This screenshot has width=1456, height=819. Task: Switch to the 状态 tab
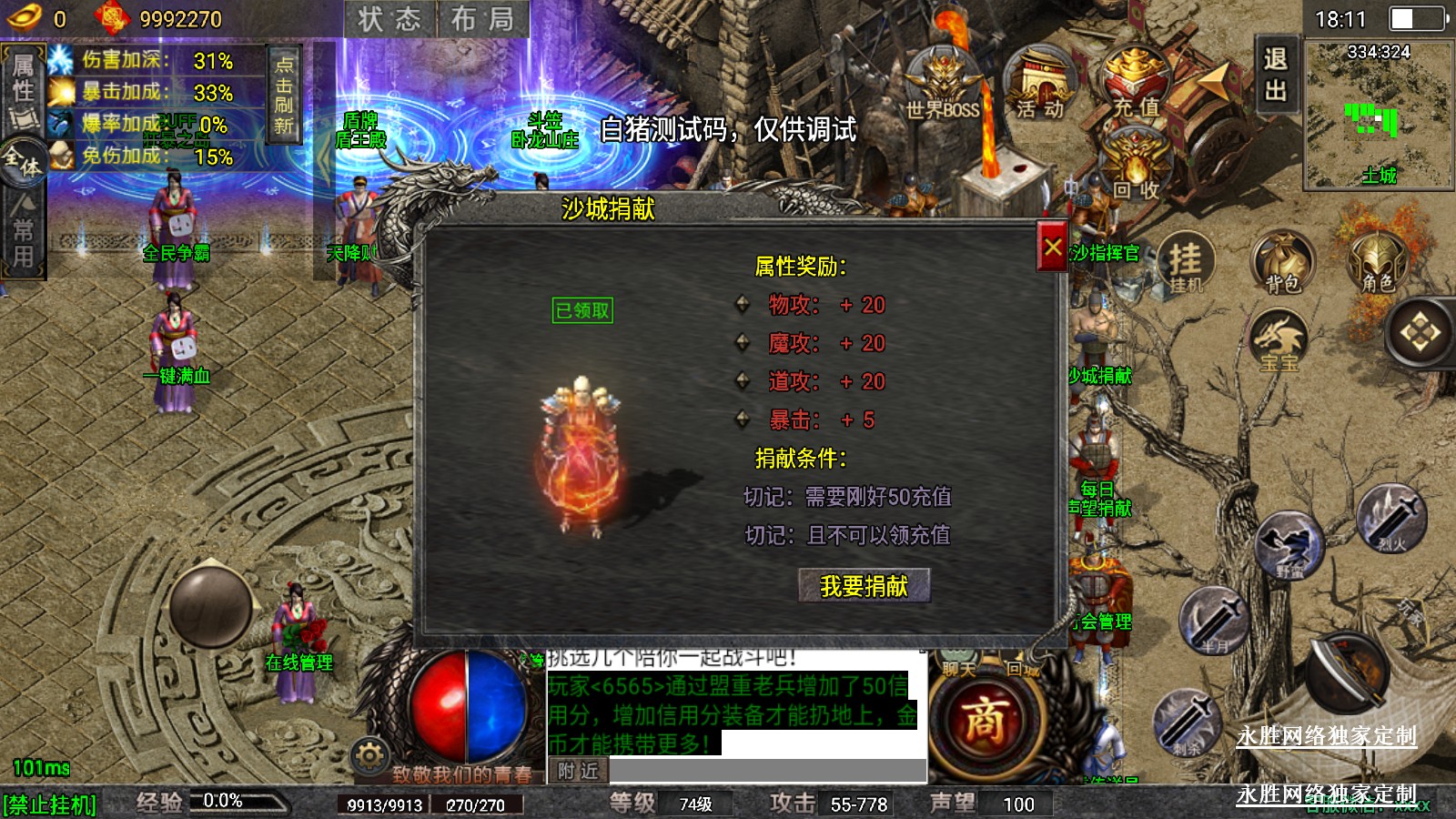(x=389, y=19)
